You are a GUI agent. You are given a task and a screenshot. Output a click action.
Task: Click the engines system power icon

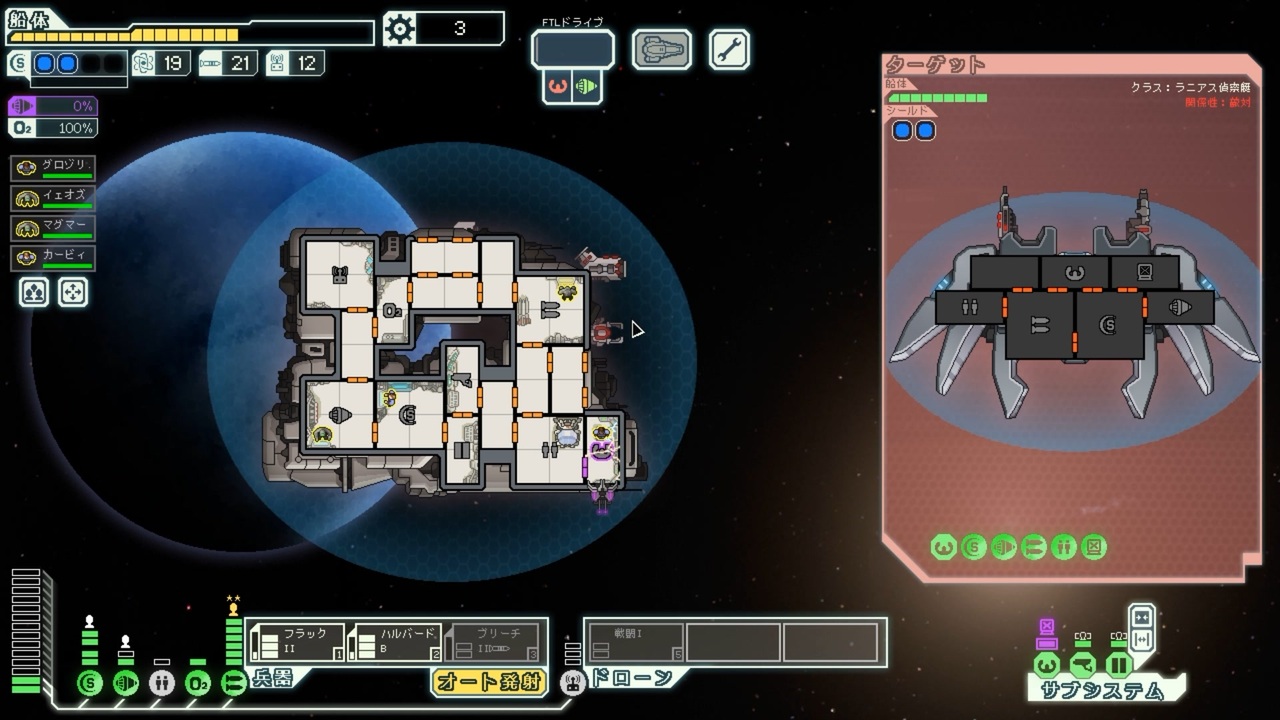tap(126, 683)
